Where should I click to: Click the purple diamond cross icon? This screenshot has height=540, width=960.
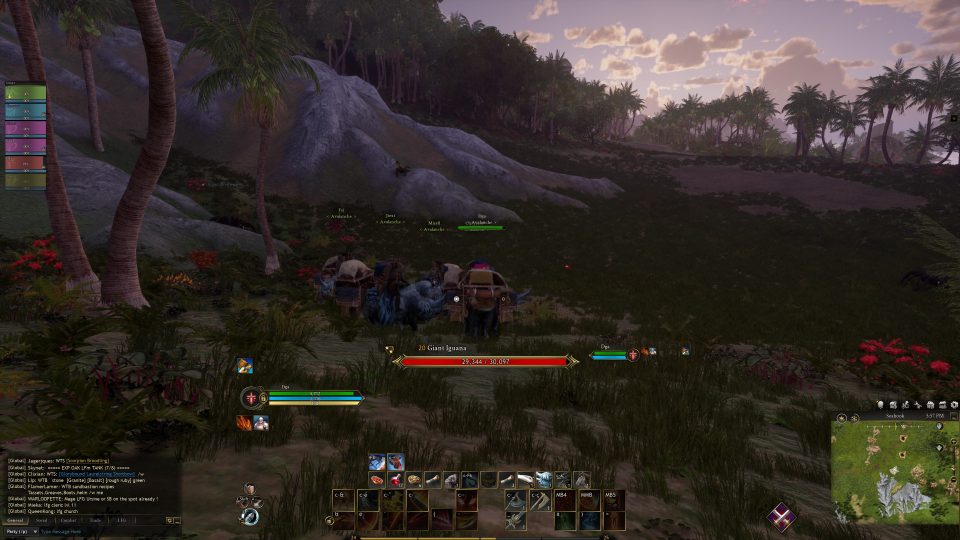coord(782,517)
